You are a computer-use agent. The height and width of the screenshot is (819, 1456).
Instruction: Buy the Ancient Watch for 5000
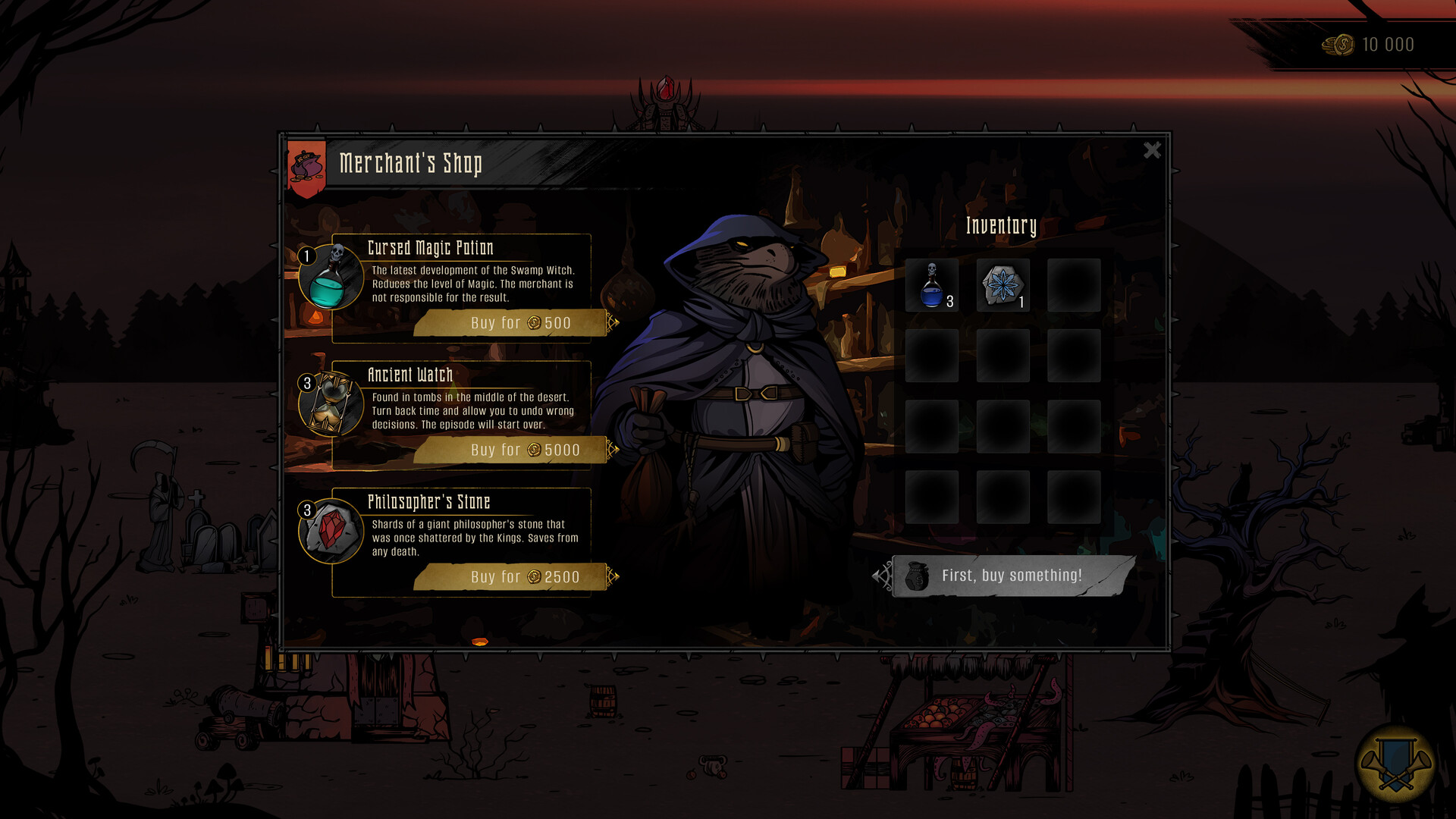tap(510, 450)
